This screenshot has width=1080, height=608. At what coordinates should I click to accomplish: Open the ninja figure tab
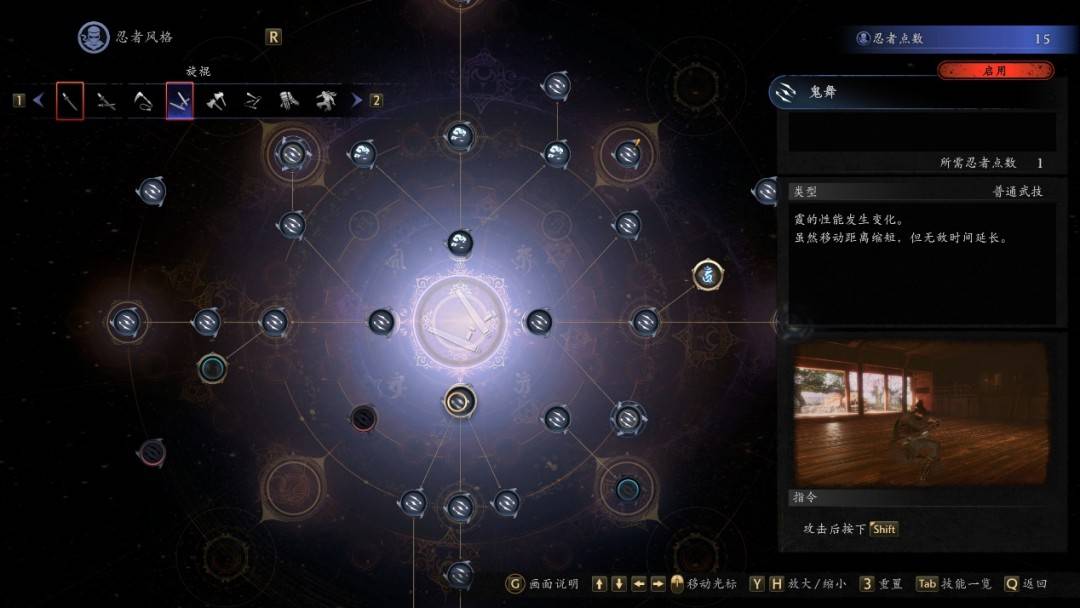326,101
